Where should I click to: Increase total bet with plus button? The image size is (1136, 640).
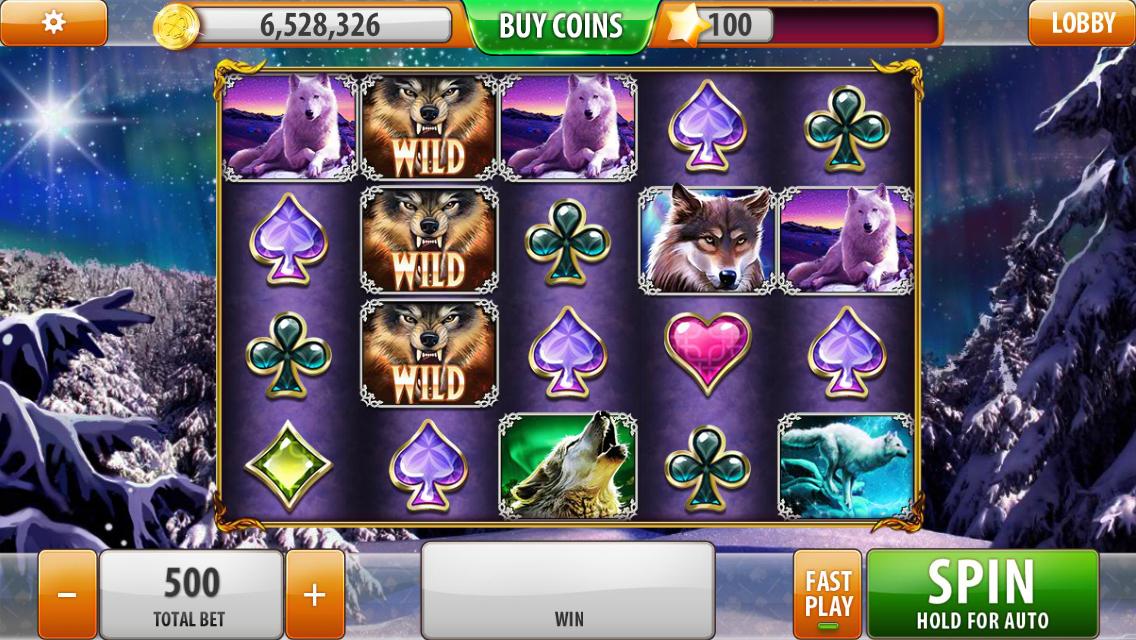pyautogui.click(x=314, y=595)
